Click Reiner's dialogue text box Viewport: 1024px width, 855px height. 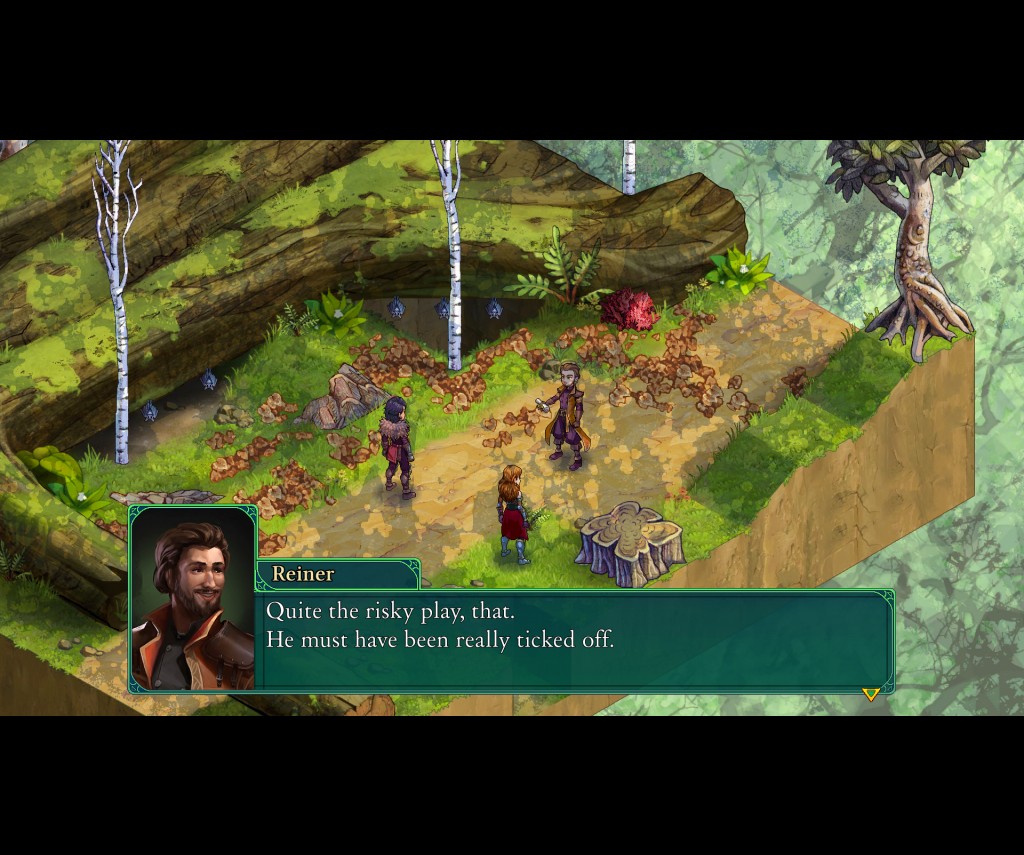pyautogui.click(x=575, y=640)
